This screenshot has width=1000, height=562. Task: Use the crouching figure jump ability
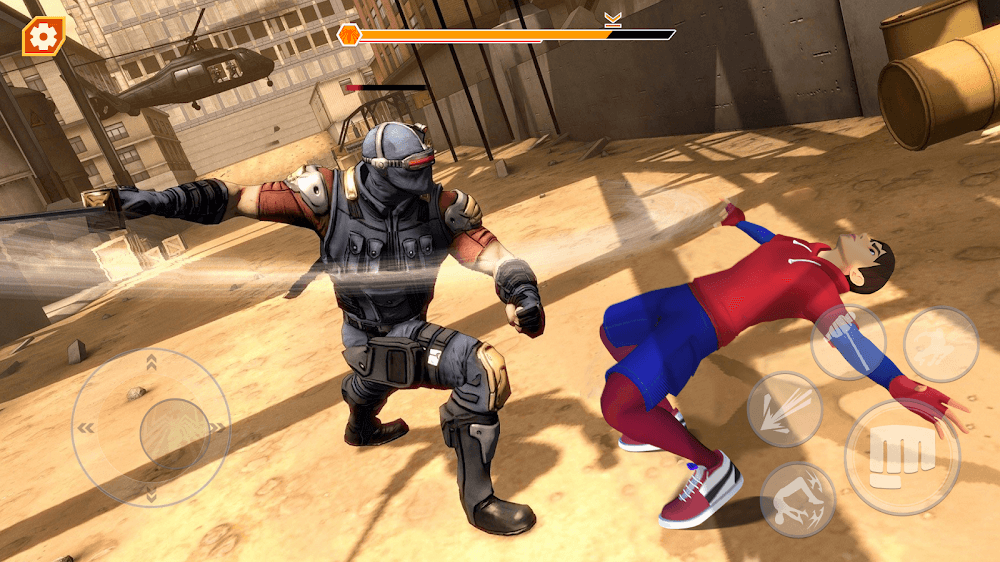pyautogui.click(x=941, y=344)
